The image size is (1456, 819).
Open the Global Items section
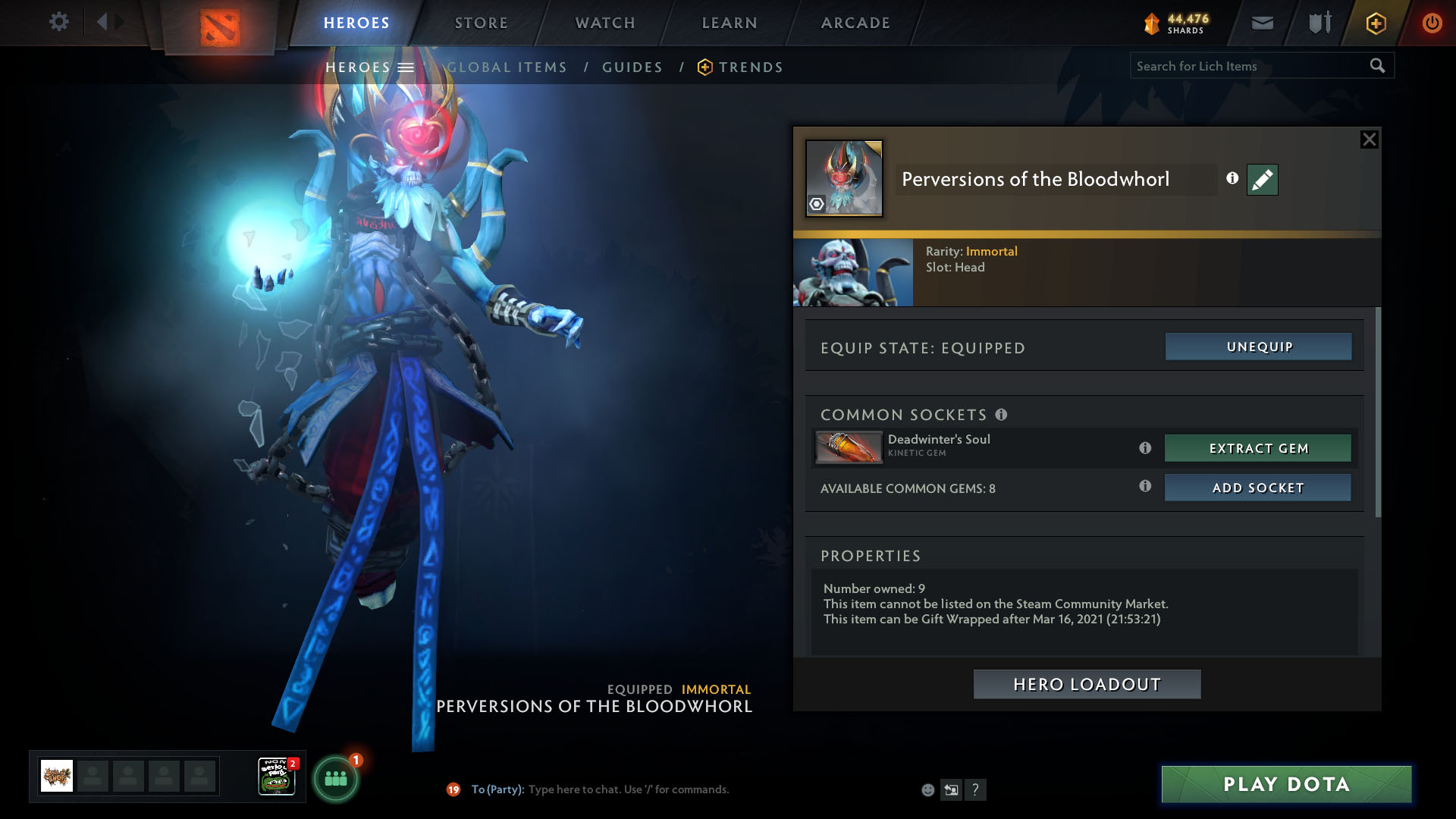click(507, 67)
